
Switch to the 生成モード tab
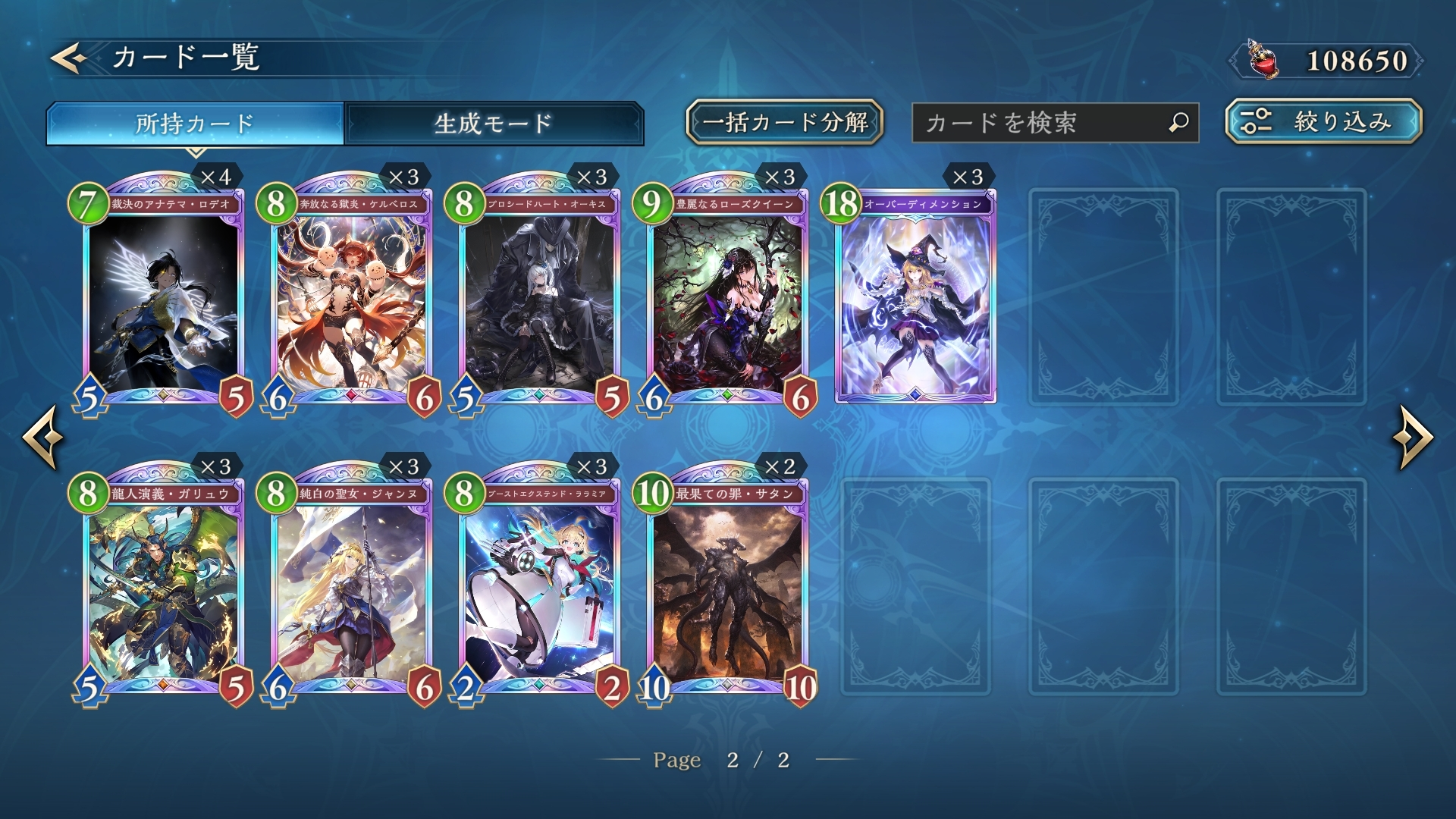[x=494, y=123]
